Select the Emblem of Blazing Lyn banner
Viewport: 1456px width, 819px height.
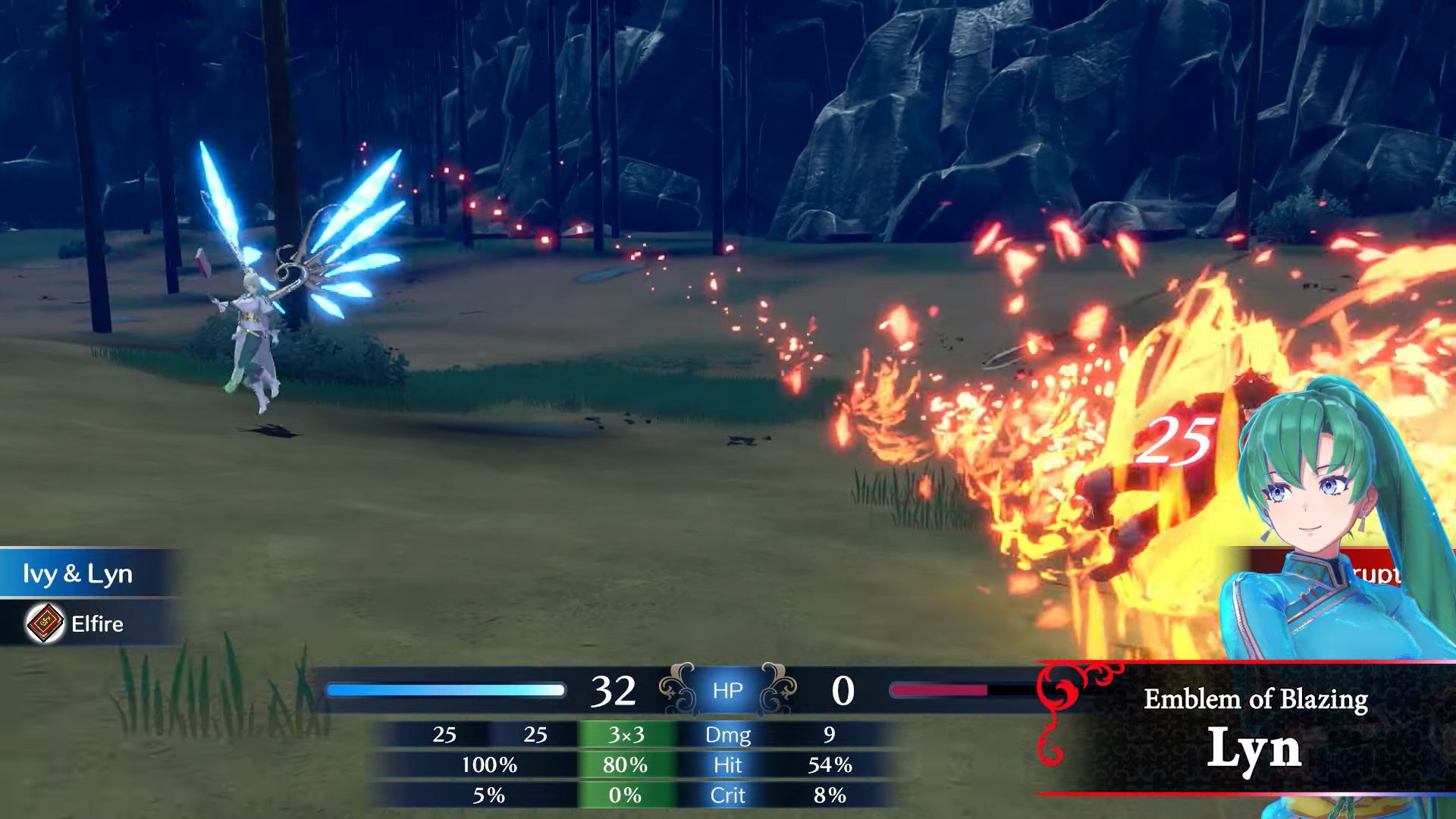[1255, 729]
